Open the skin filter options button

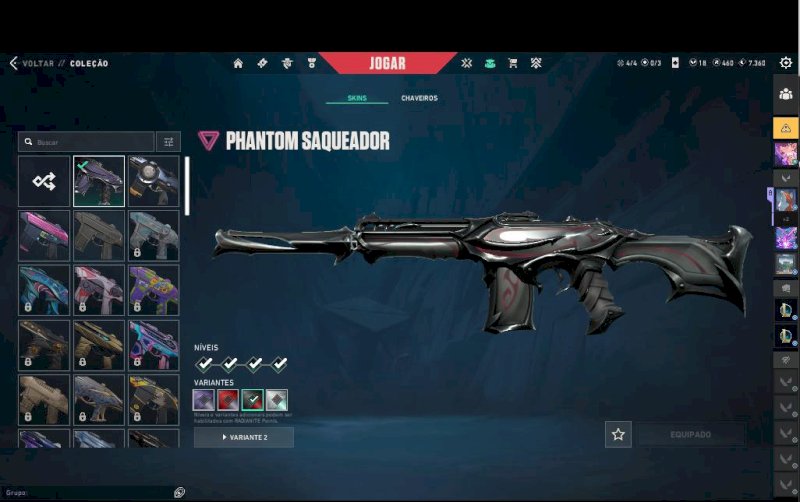click(x=169, y=142)
